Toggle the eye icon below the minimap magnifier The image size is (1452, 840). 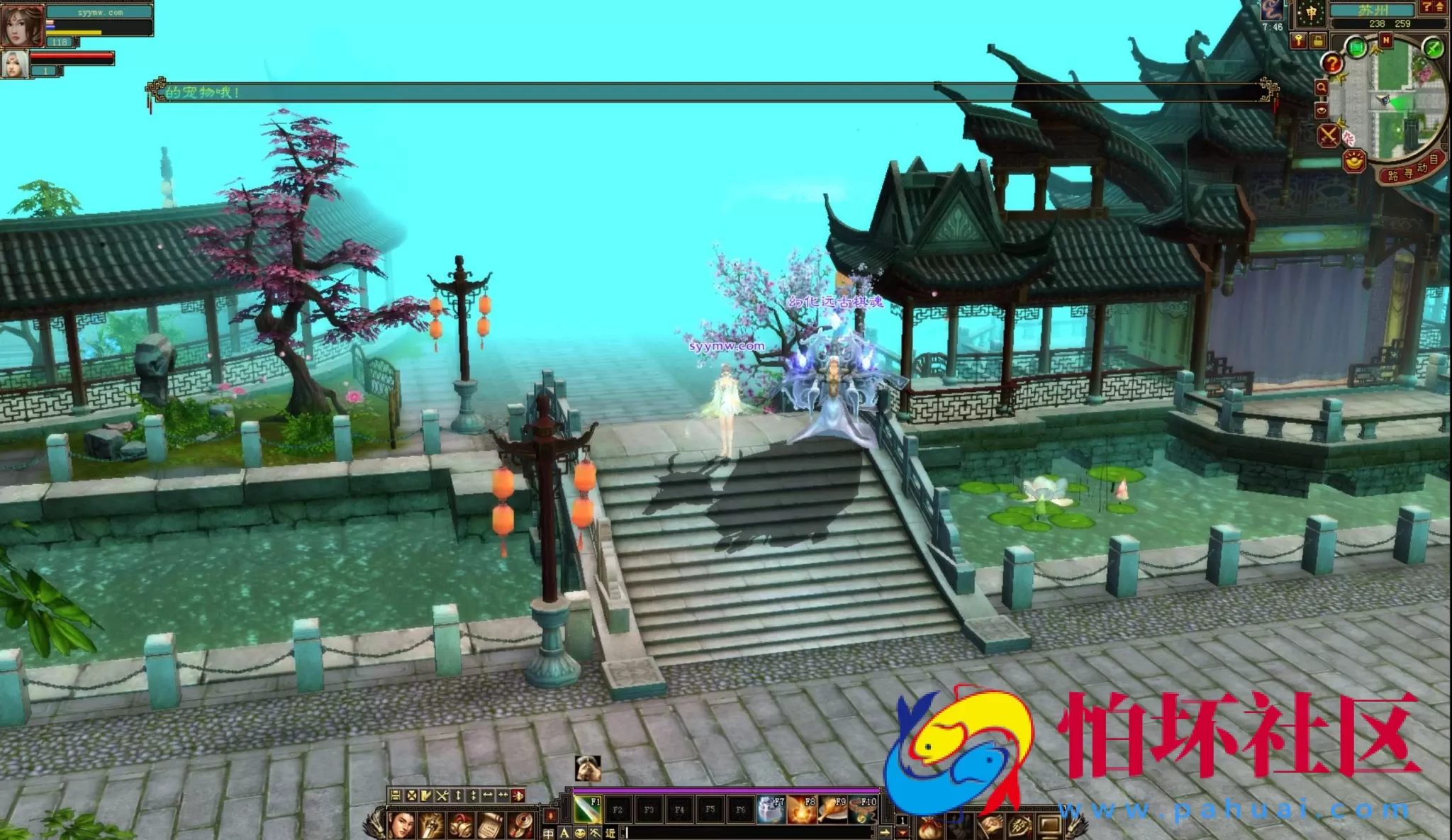[1322, 111]
